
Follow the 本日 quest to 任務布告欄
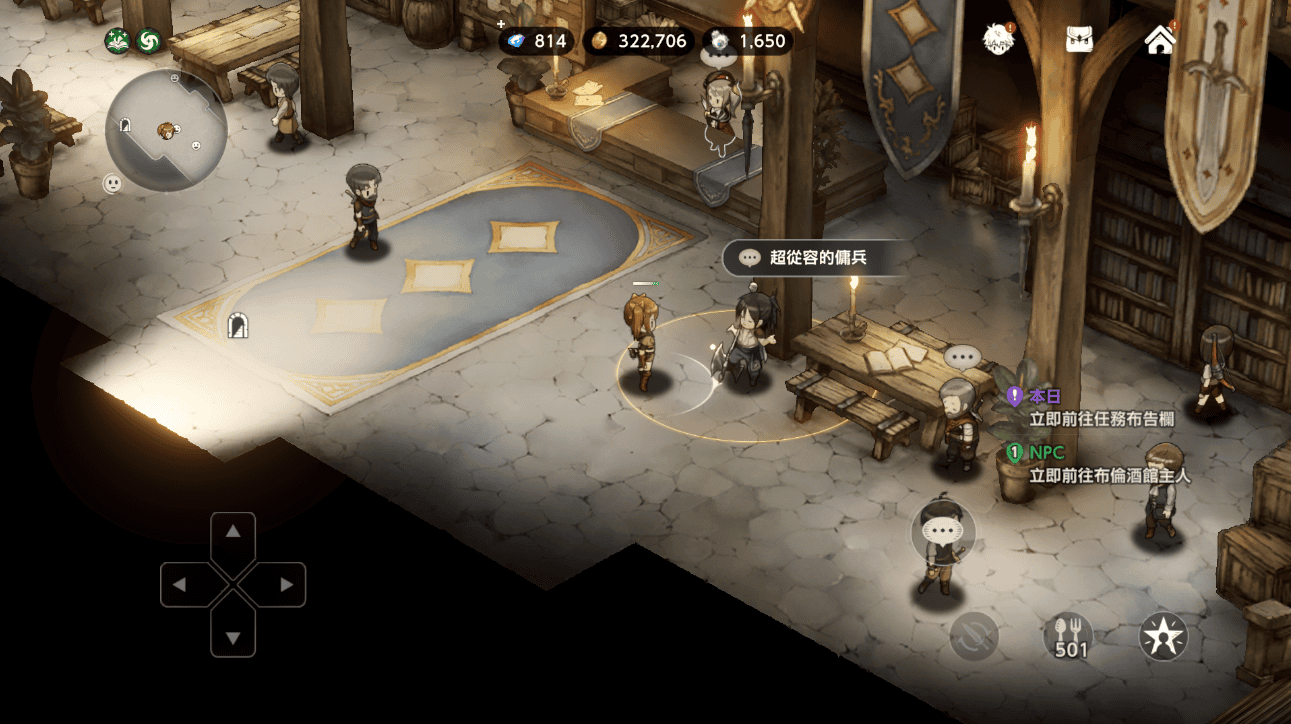(x=1100, y=408)
